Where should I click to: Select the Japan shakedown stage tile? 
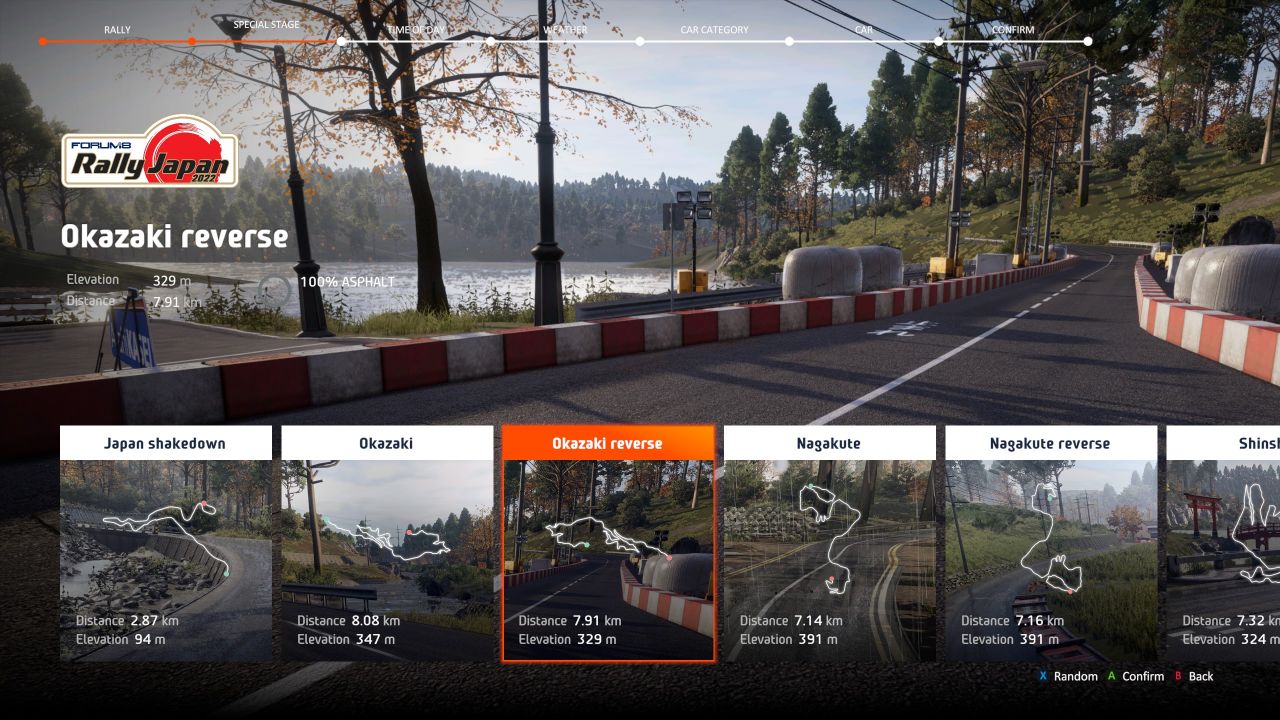tap(166, 543)
